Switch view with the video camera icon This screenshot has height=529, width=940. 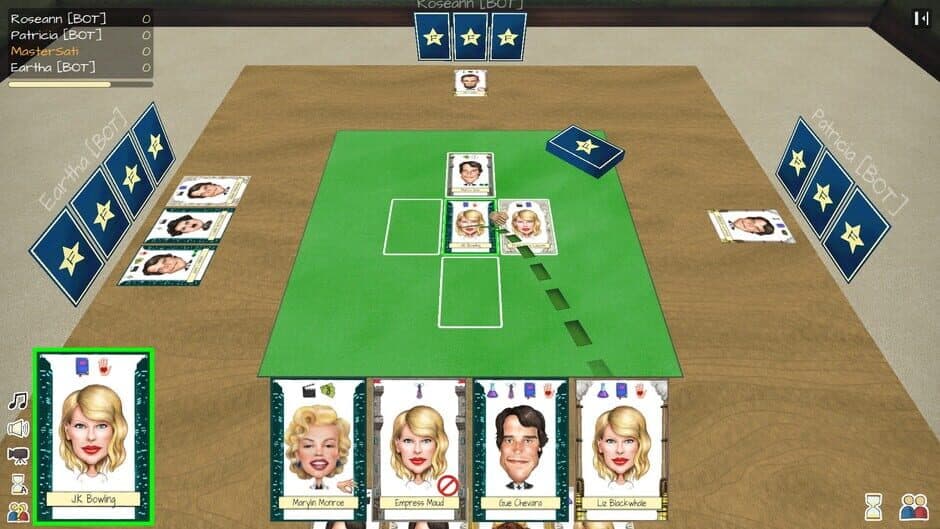click(18, 456)
